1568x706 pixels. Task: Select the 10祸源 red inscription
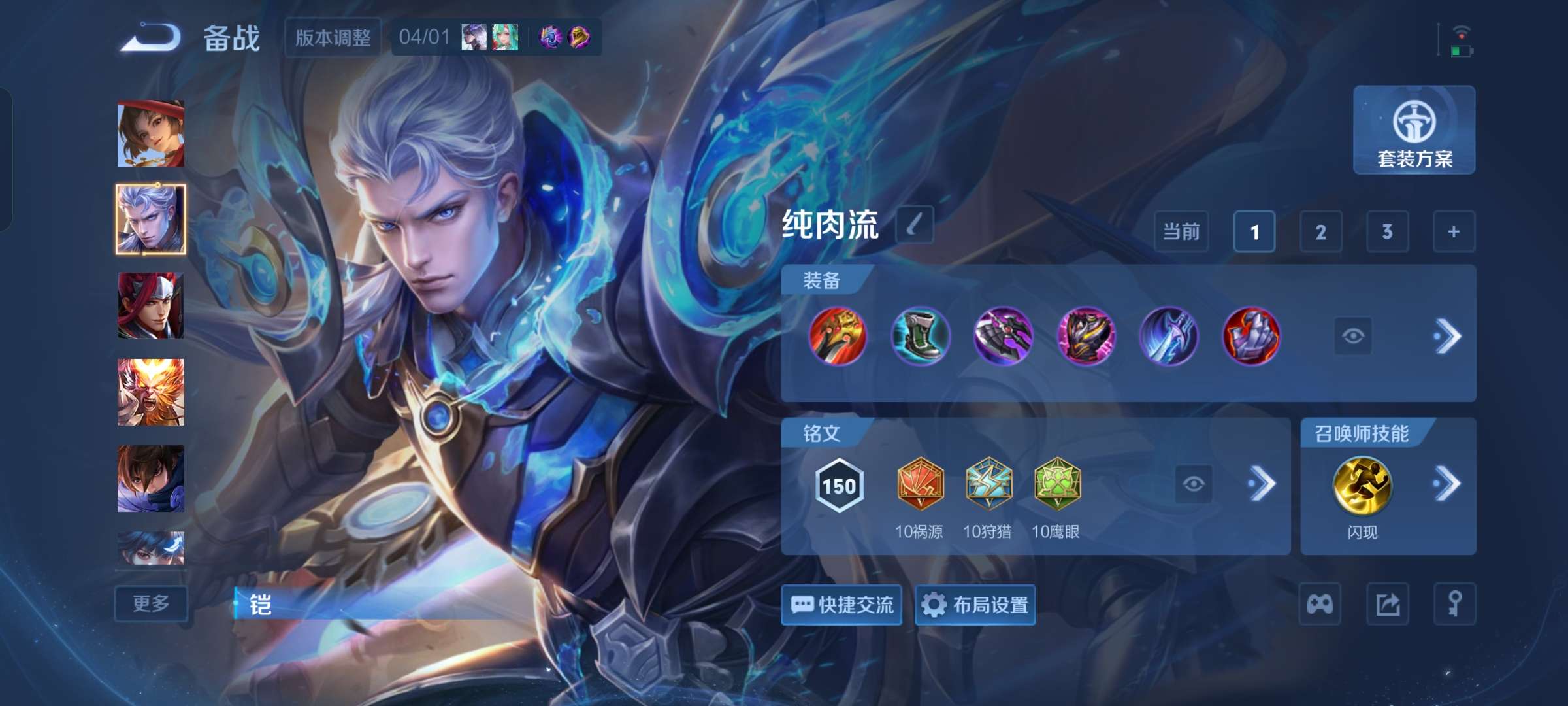(920, 485)
